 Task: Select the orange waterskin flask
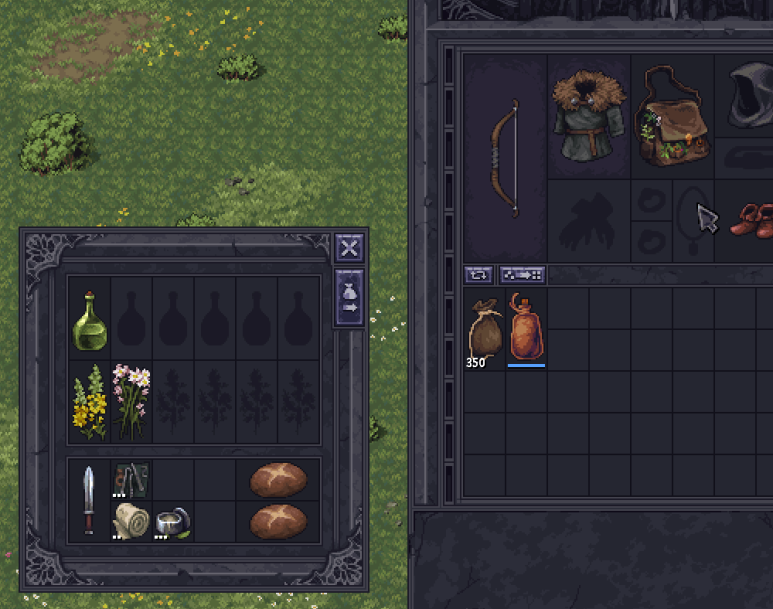click(x=526, y=327)
